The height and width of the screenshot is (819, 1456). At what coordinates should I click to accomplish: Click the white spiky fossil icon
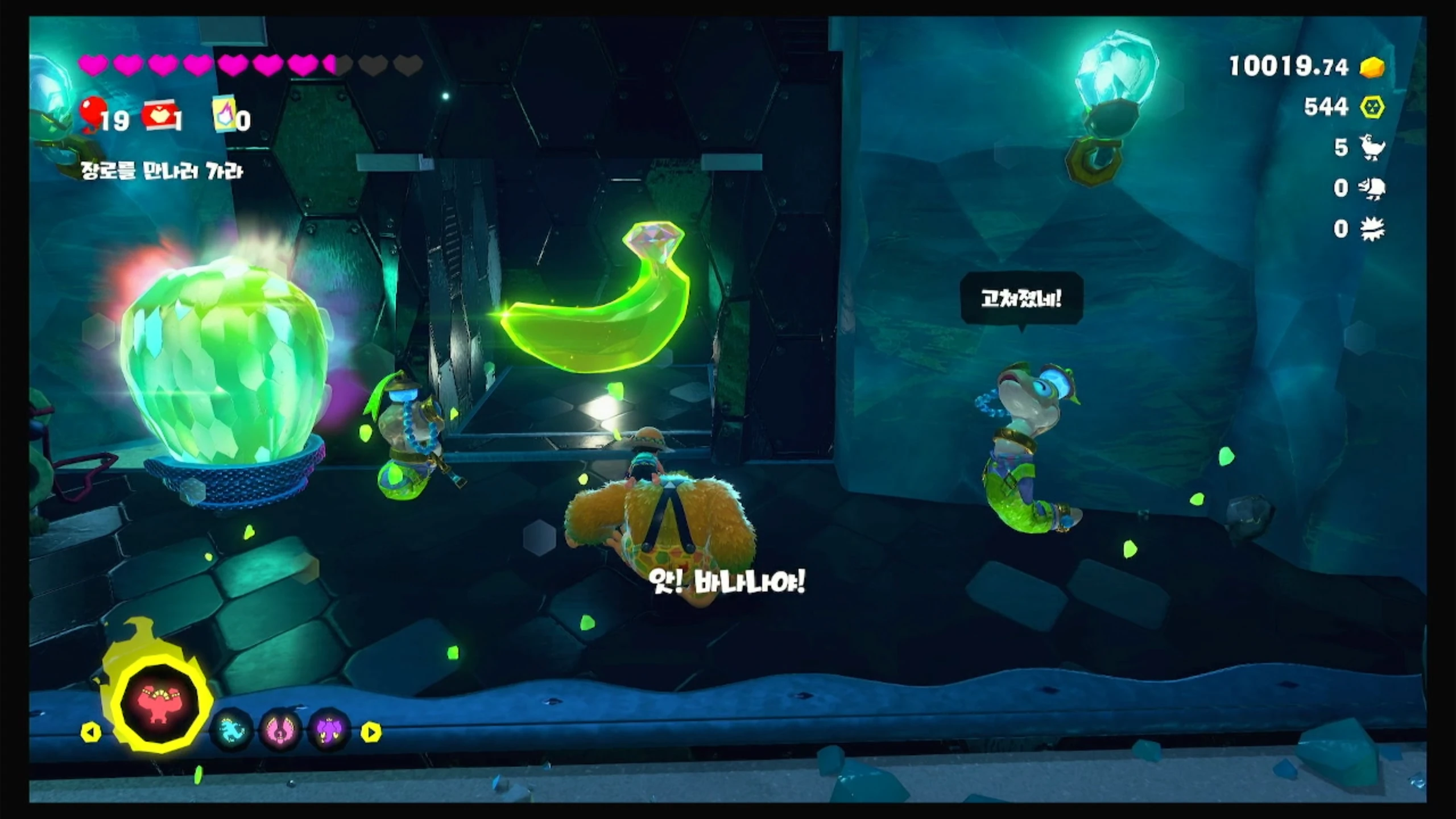point(1372,229)
